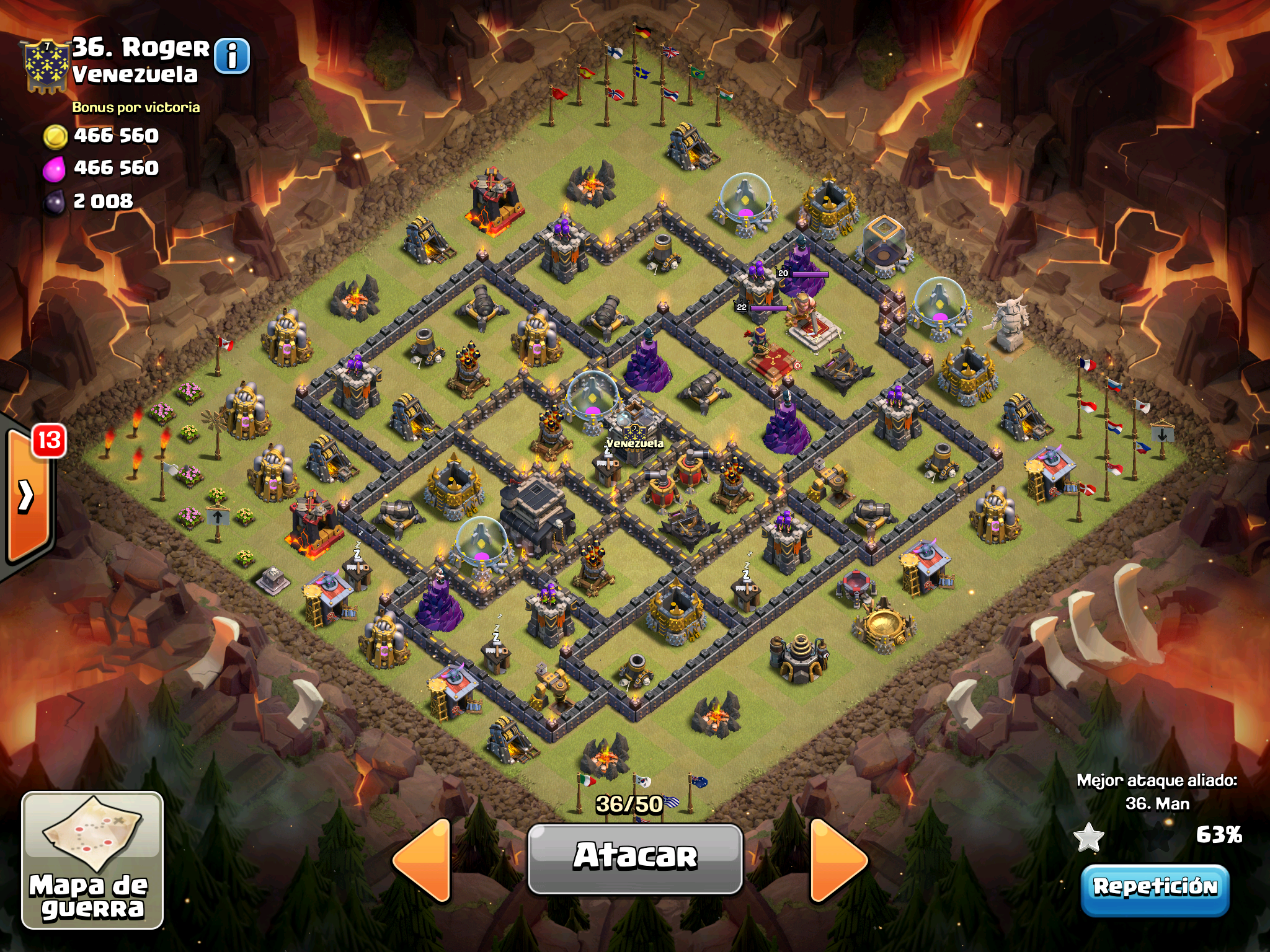1270x952 pixels.
Task: Watch the Repetición replay
Action: 1155,888
